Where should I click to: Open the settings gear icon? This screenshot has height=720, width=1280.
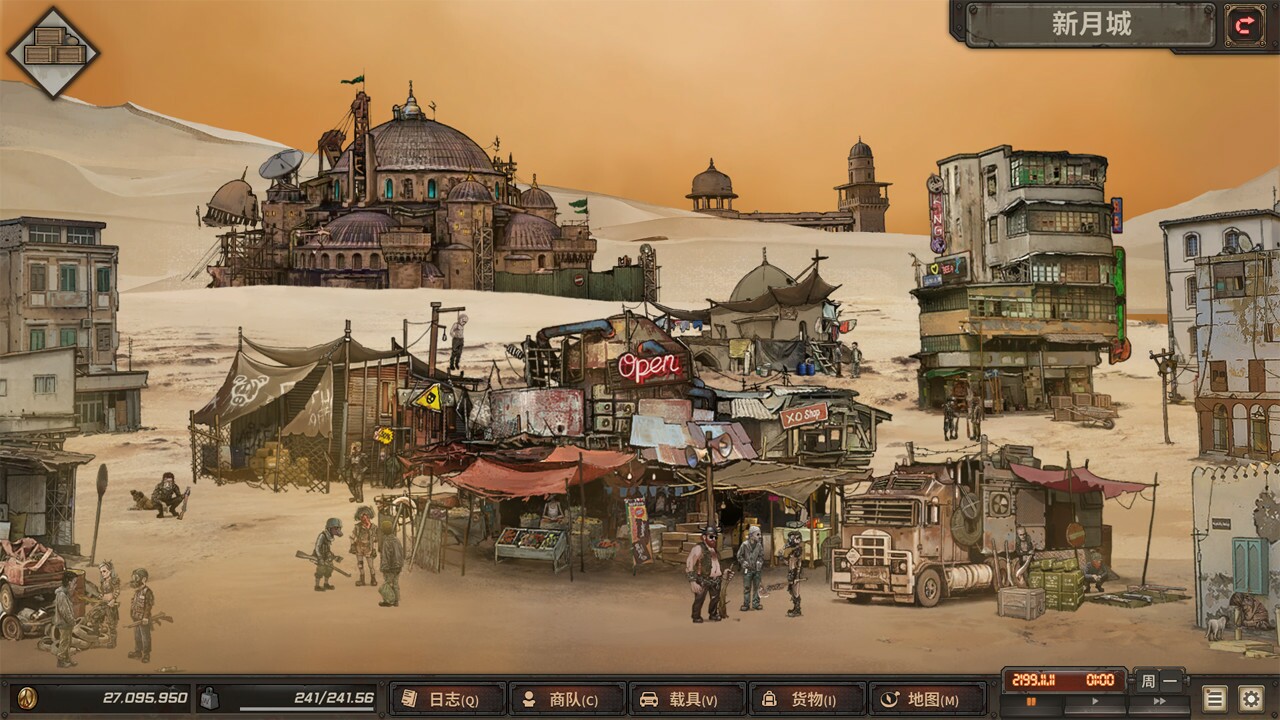[x=1251, y=700]
